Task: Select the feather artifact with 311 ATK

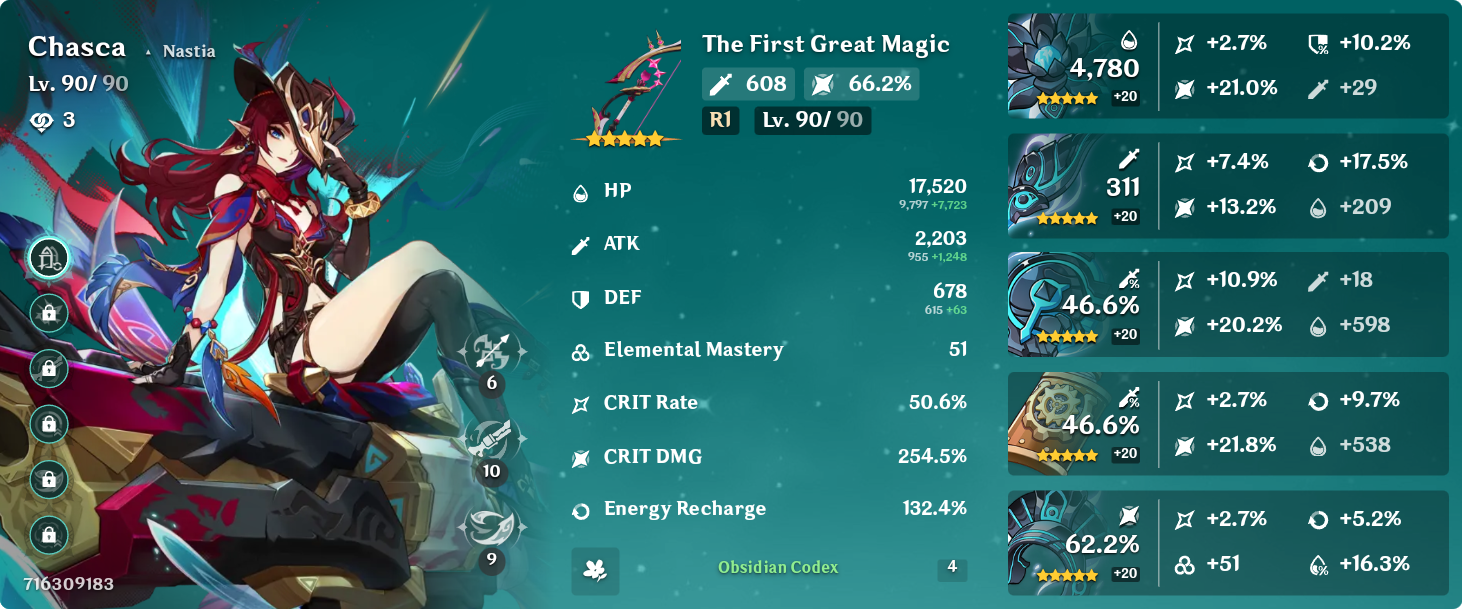Action: pyautogui.click(x=1048, y=185)
